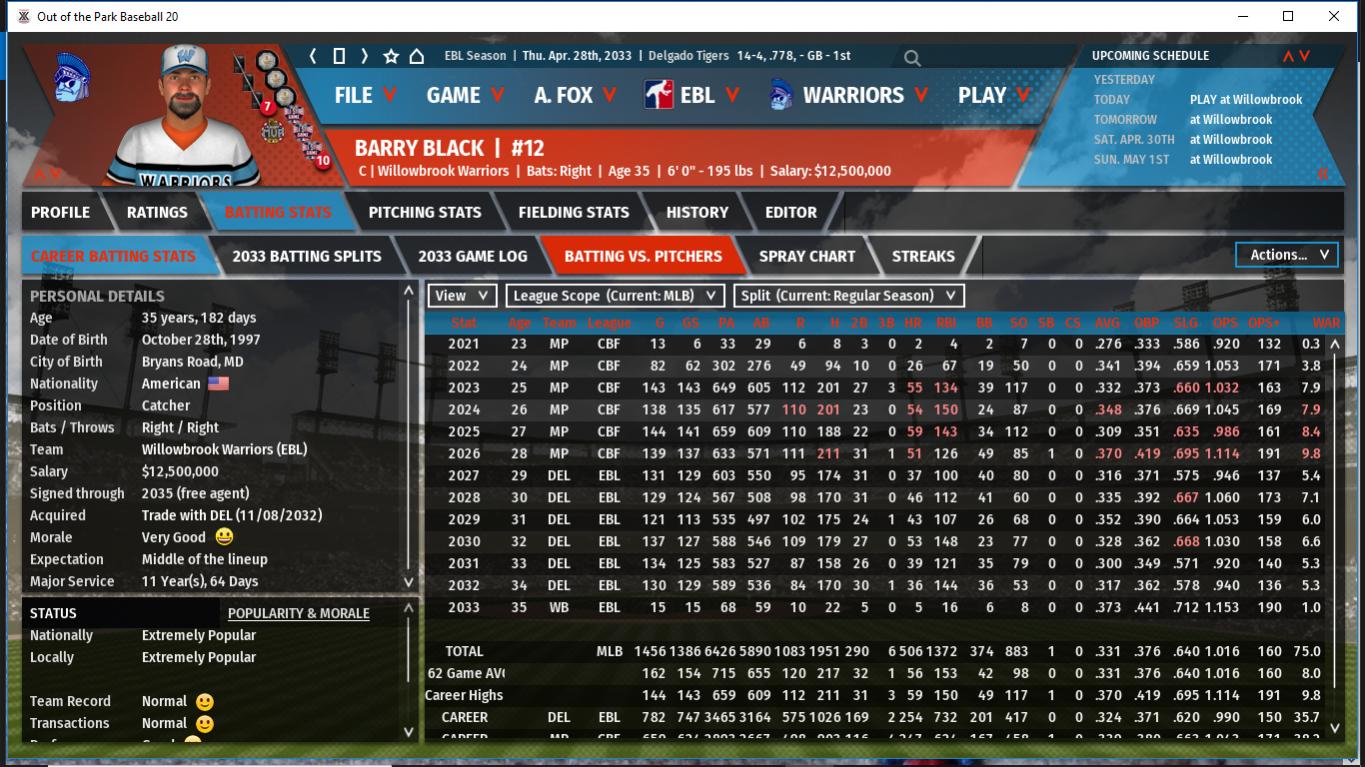Show the PITCHING STATS tab
Screen dimensions: 1365x767
coord(425,212)
